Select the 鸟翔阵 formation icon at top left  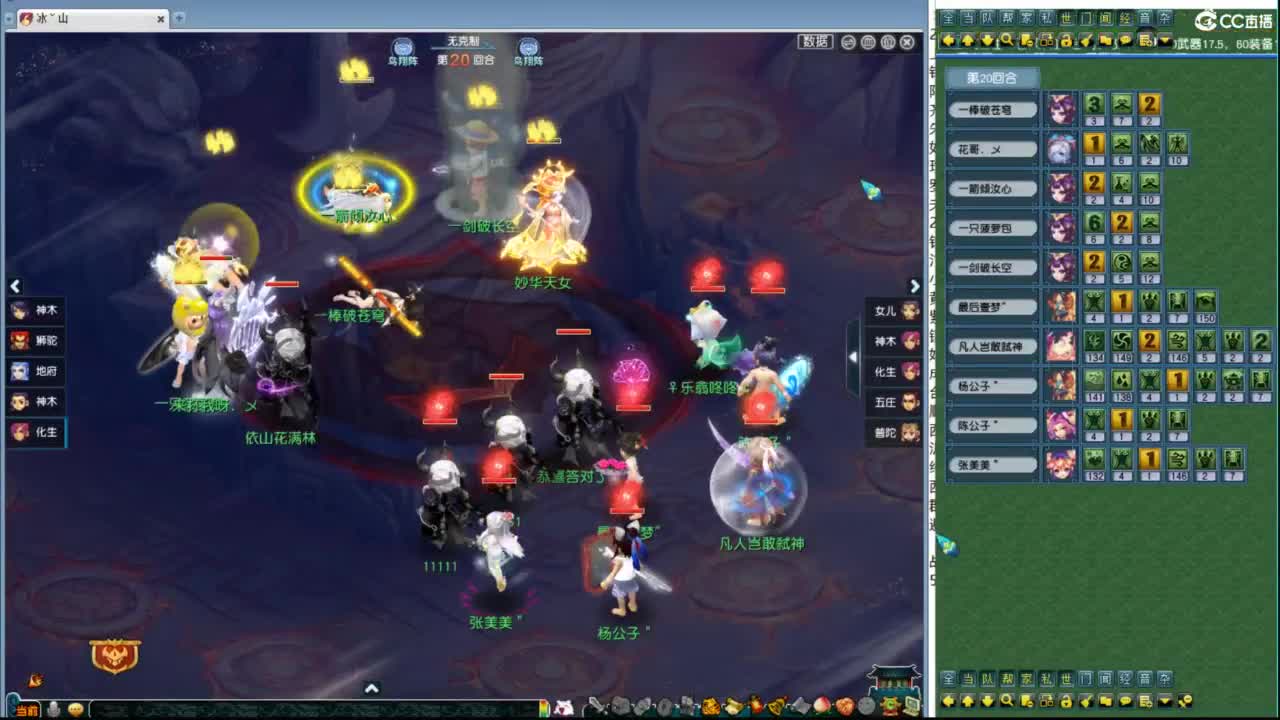[x=402, y=47]
